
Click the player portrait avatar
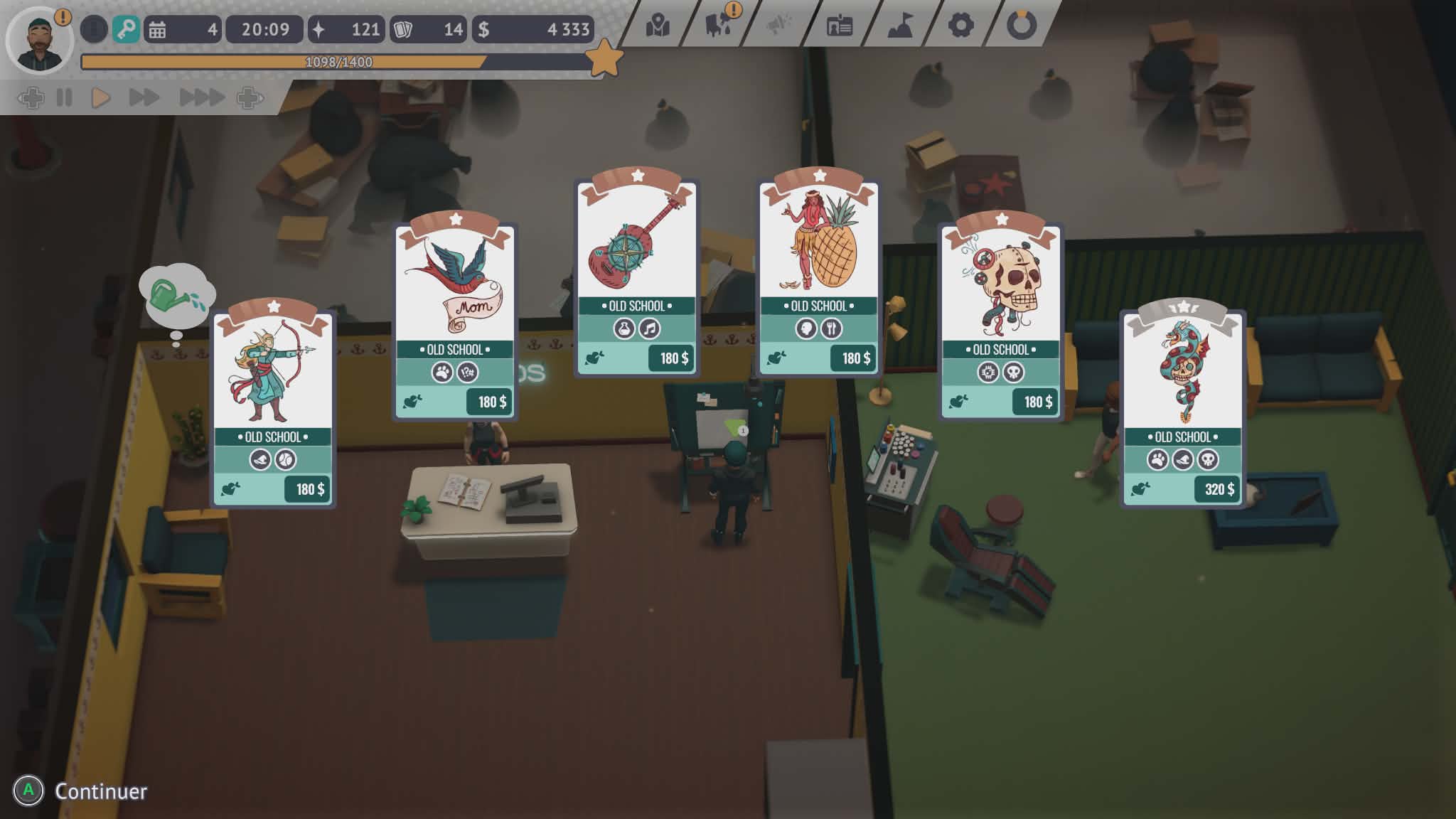pos(39,41)
